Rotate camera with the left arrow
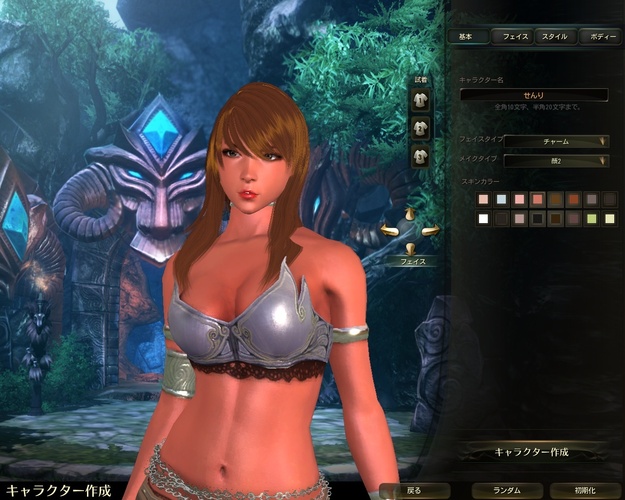The image size is (625, 500). pyautogui.click(x=390, y=231)
